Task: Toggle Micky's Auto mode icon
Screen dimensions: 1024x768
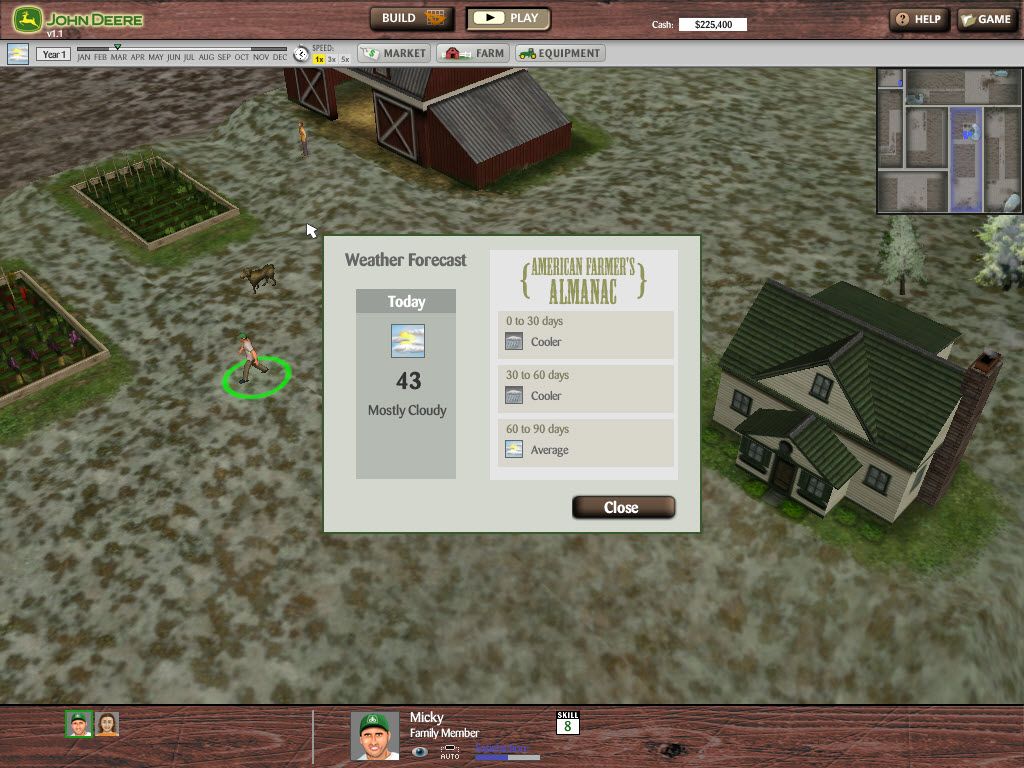Action: coord(450,751)
